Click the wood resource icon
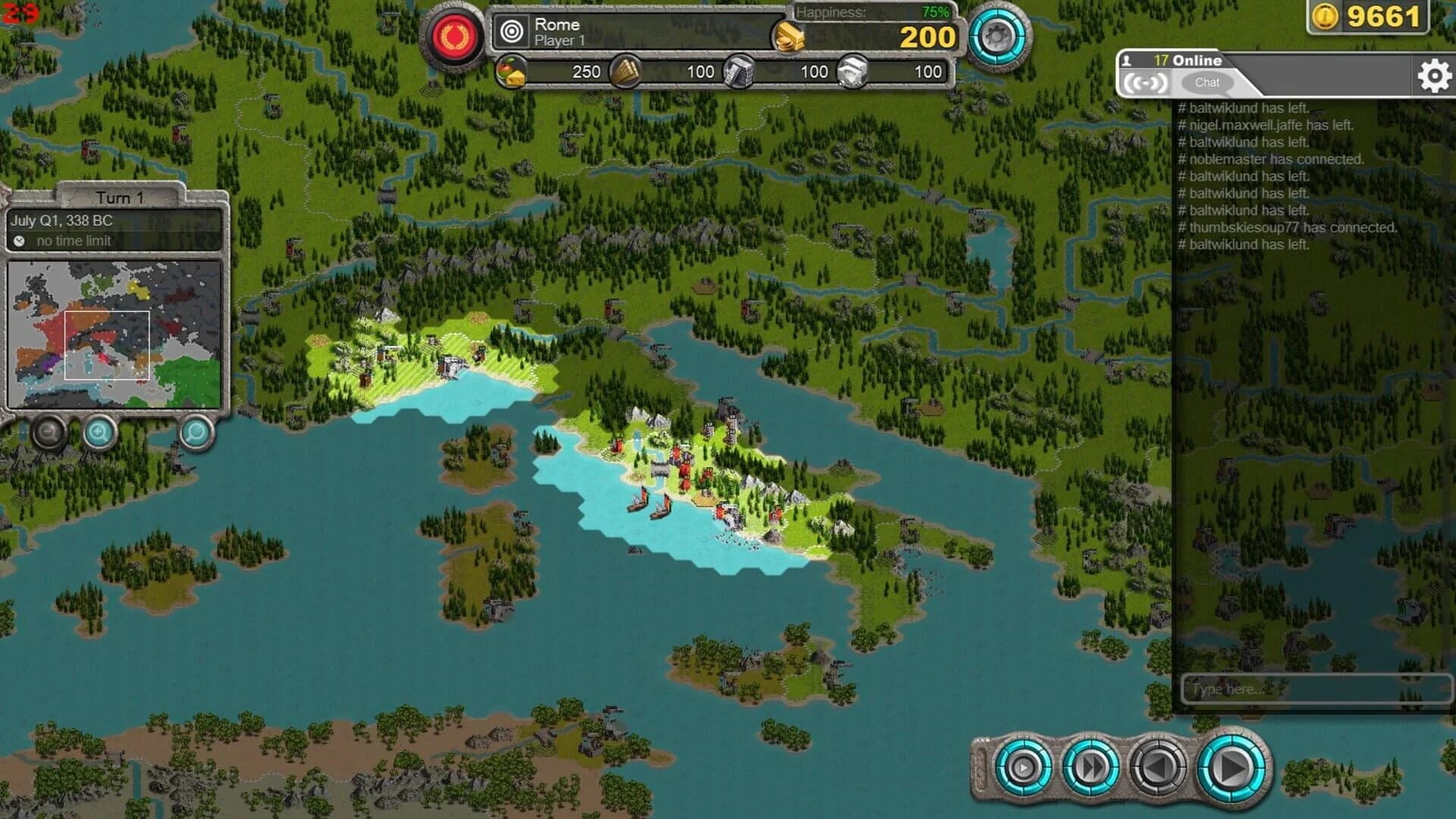 (x=626, y=73)
